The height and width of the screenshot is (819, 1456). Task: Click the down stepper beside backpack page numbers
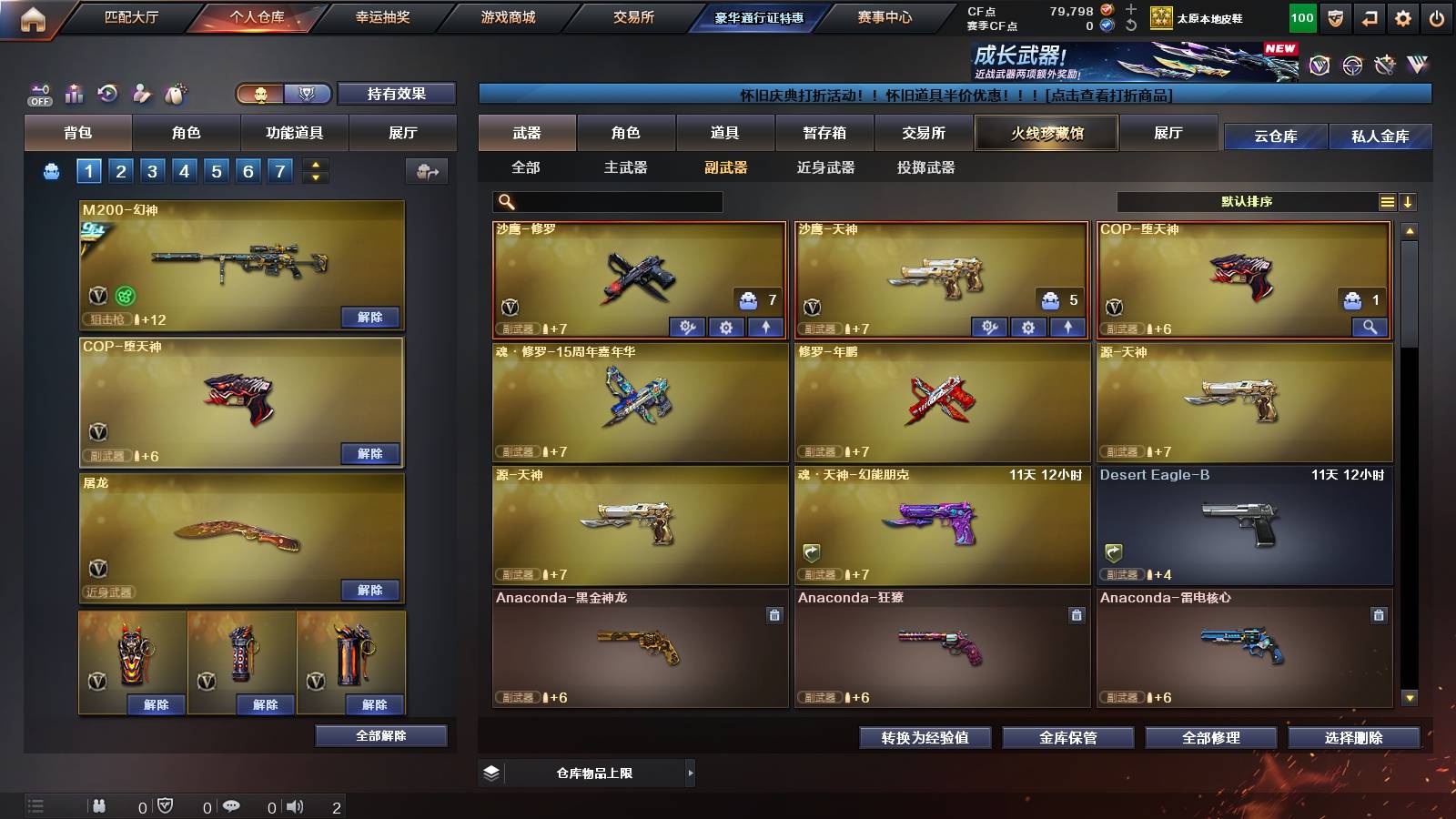[314, 176]
